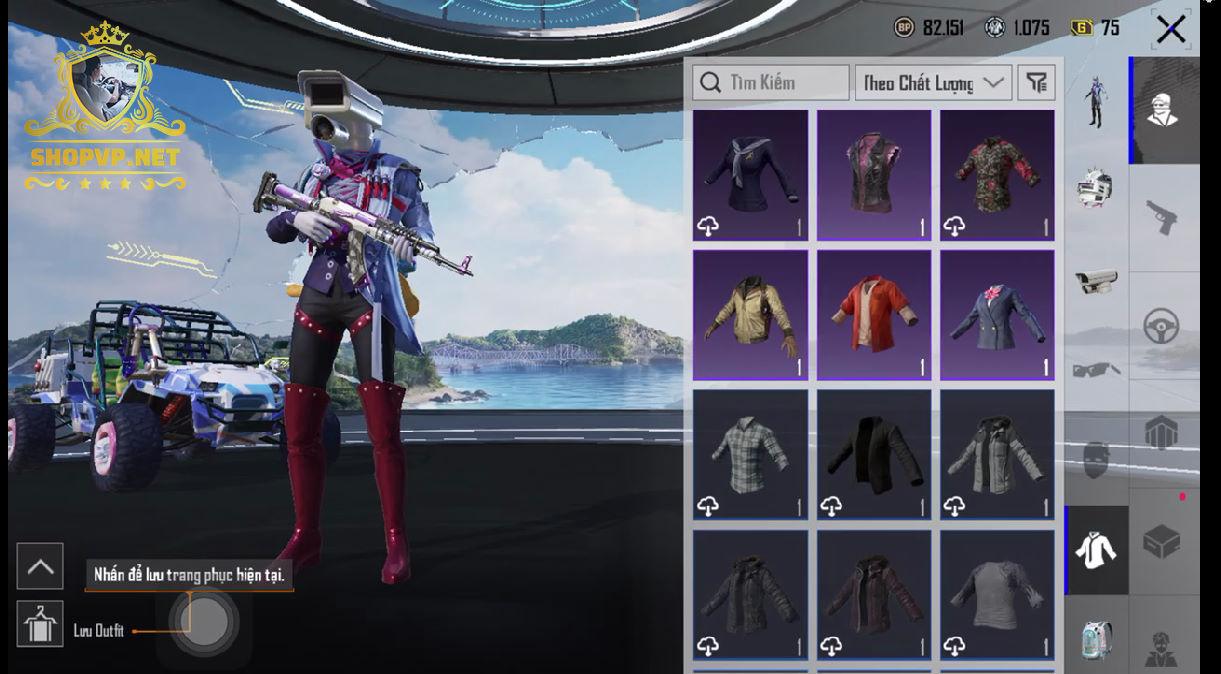Open the filter options button

pyautogui.click(x=1037, y=83)
